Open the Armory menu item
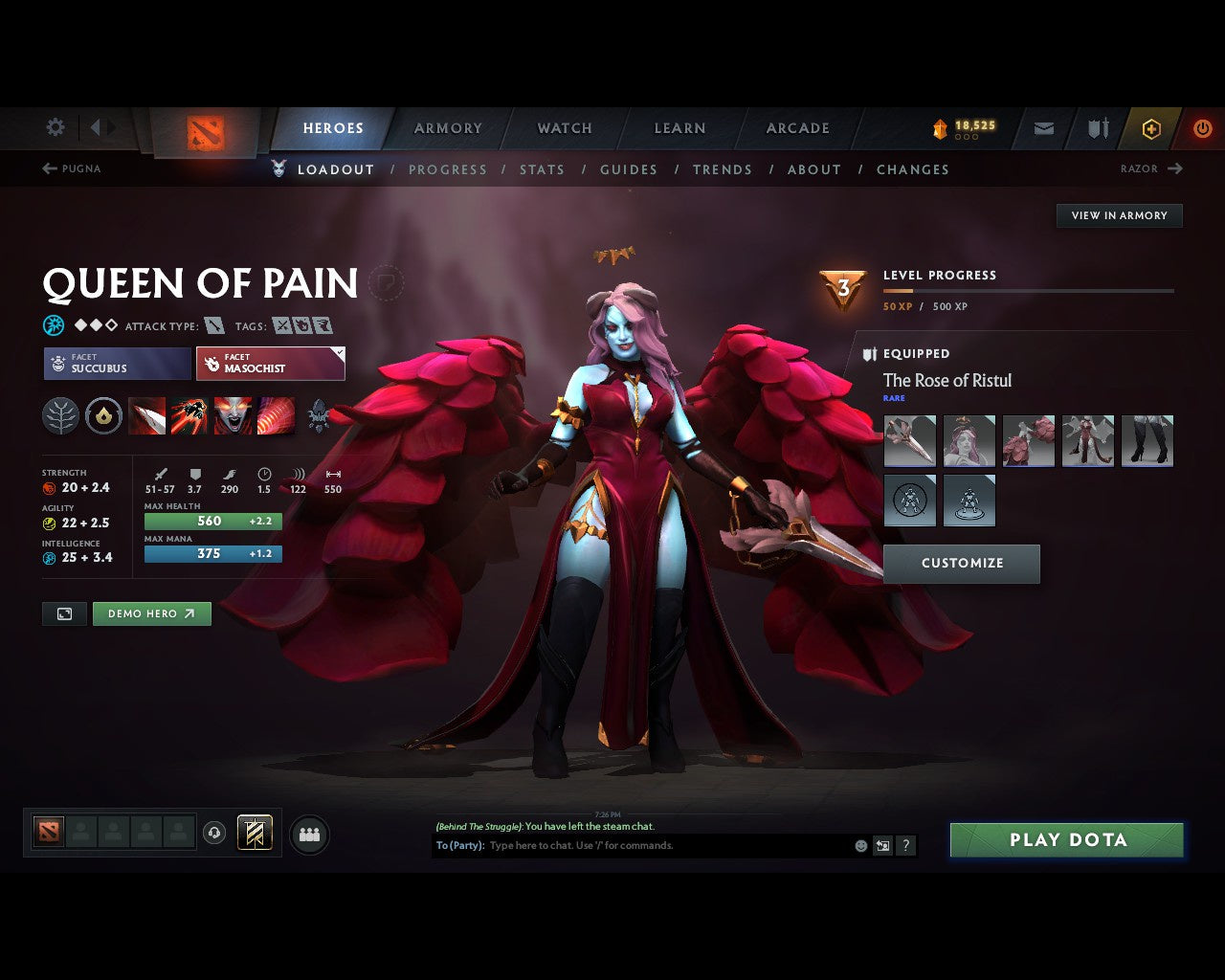Viewport: 1225px width, 980px height. click(x=447, y=128)
